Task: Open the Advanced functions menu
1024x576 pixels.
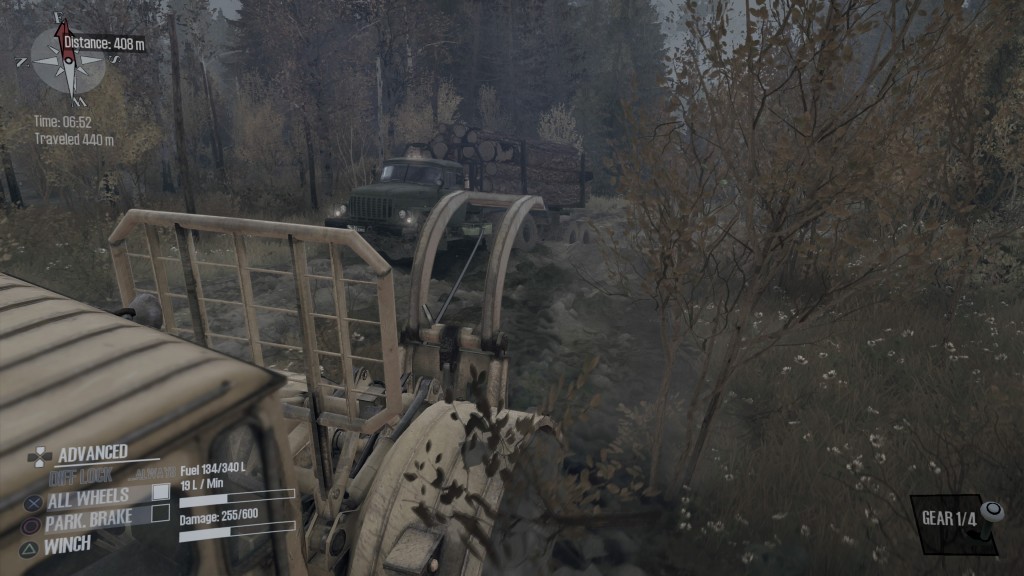Action: pyautogui.click(x=92, y=454)
